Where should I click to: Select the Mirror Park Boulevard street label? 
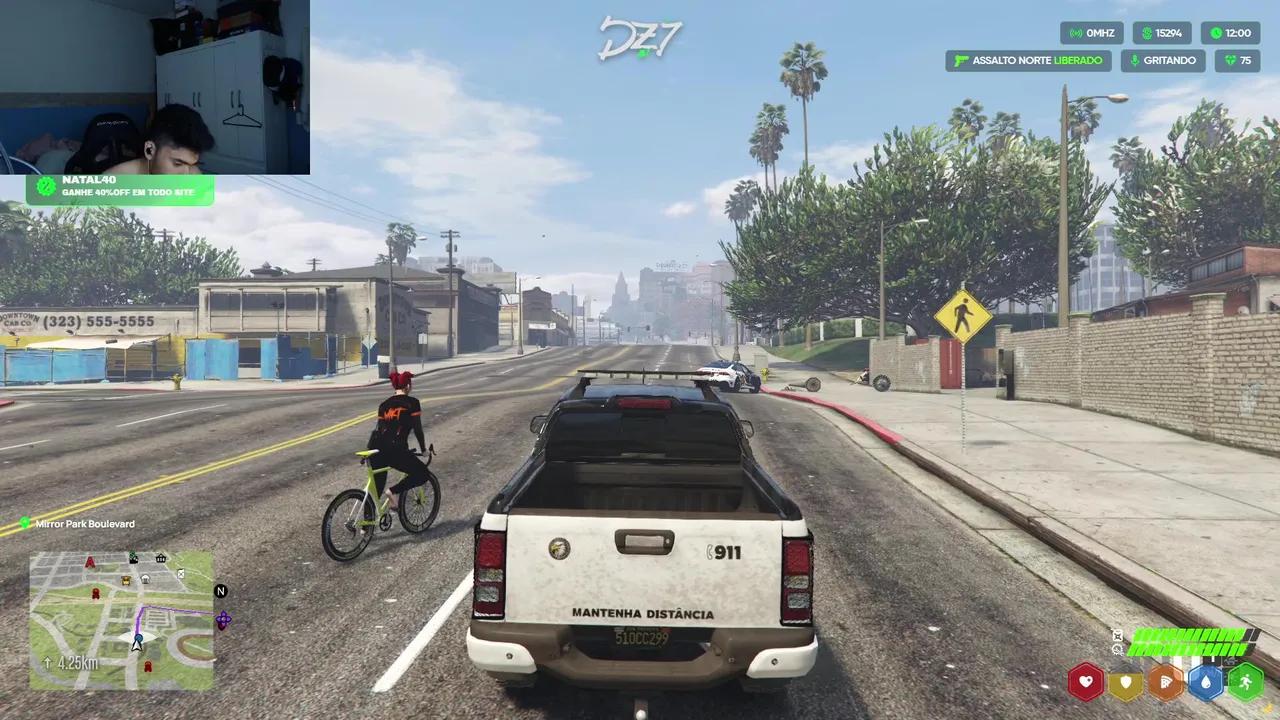click(x=85, y=523)
